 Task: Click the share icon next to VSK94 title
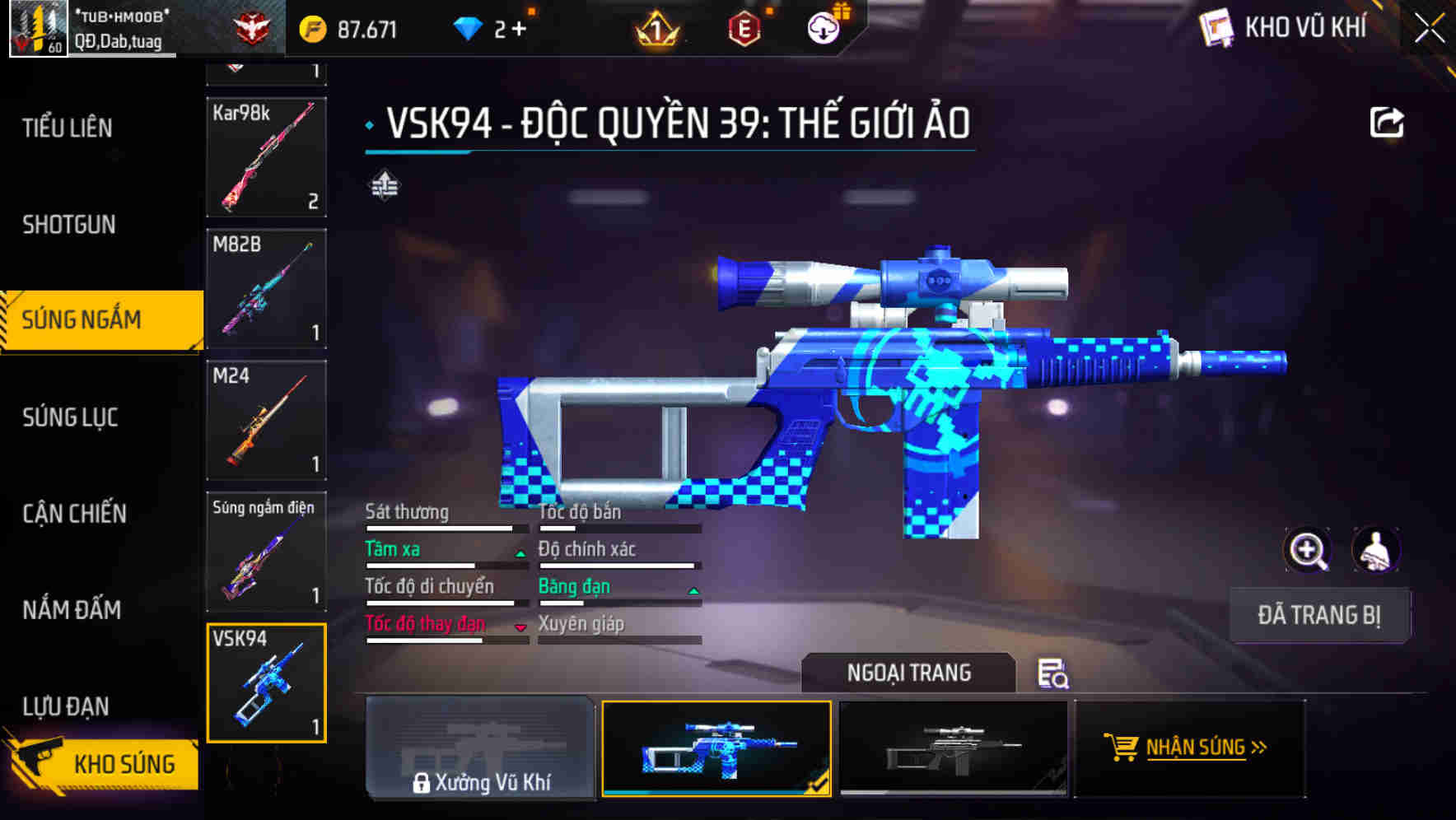coord(1388,121)
